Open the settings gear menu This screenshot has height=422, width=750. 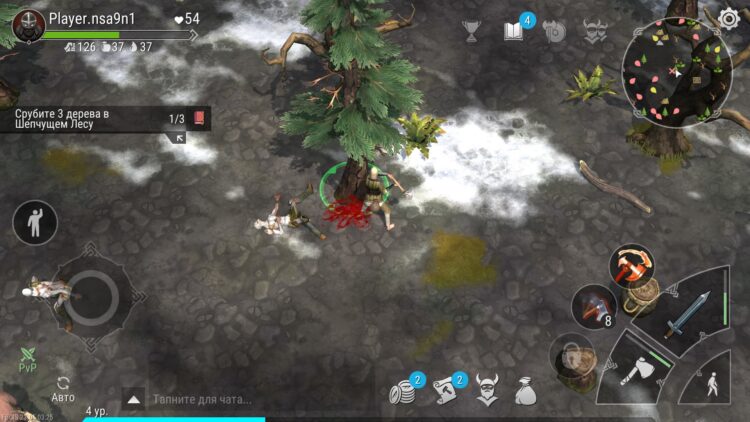pyautogui.click(x=728, y=18)
